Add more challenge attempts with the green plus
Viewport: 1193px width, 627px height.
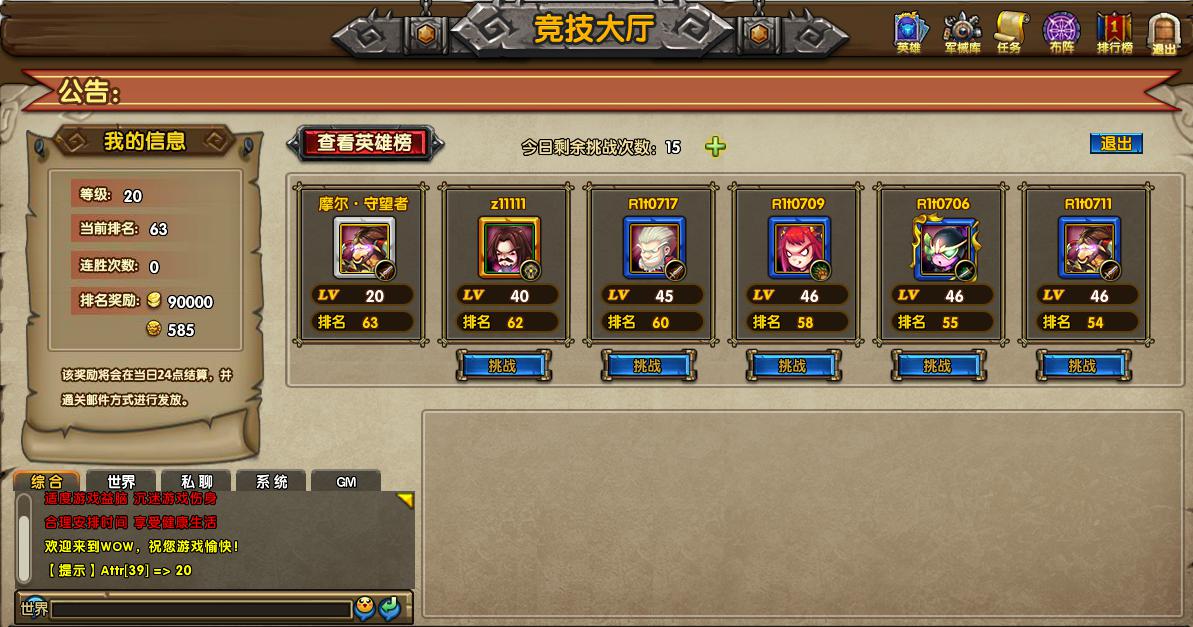click(x=715, y=147)
